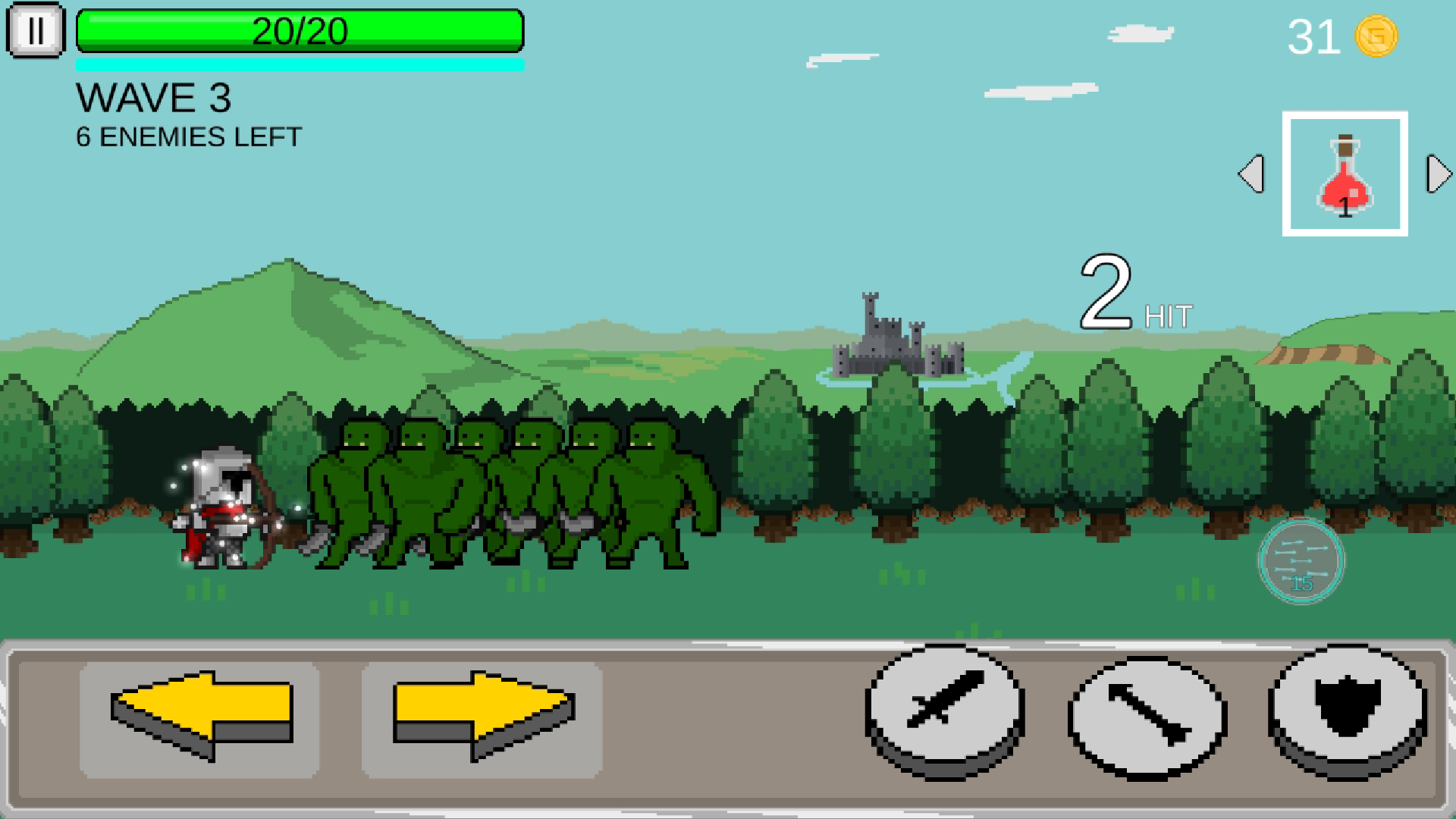
Task: Move right using the yellow right arrow
Action: tap(482, 713)
